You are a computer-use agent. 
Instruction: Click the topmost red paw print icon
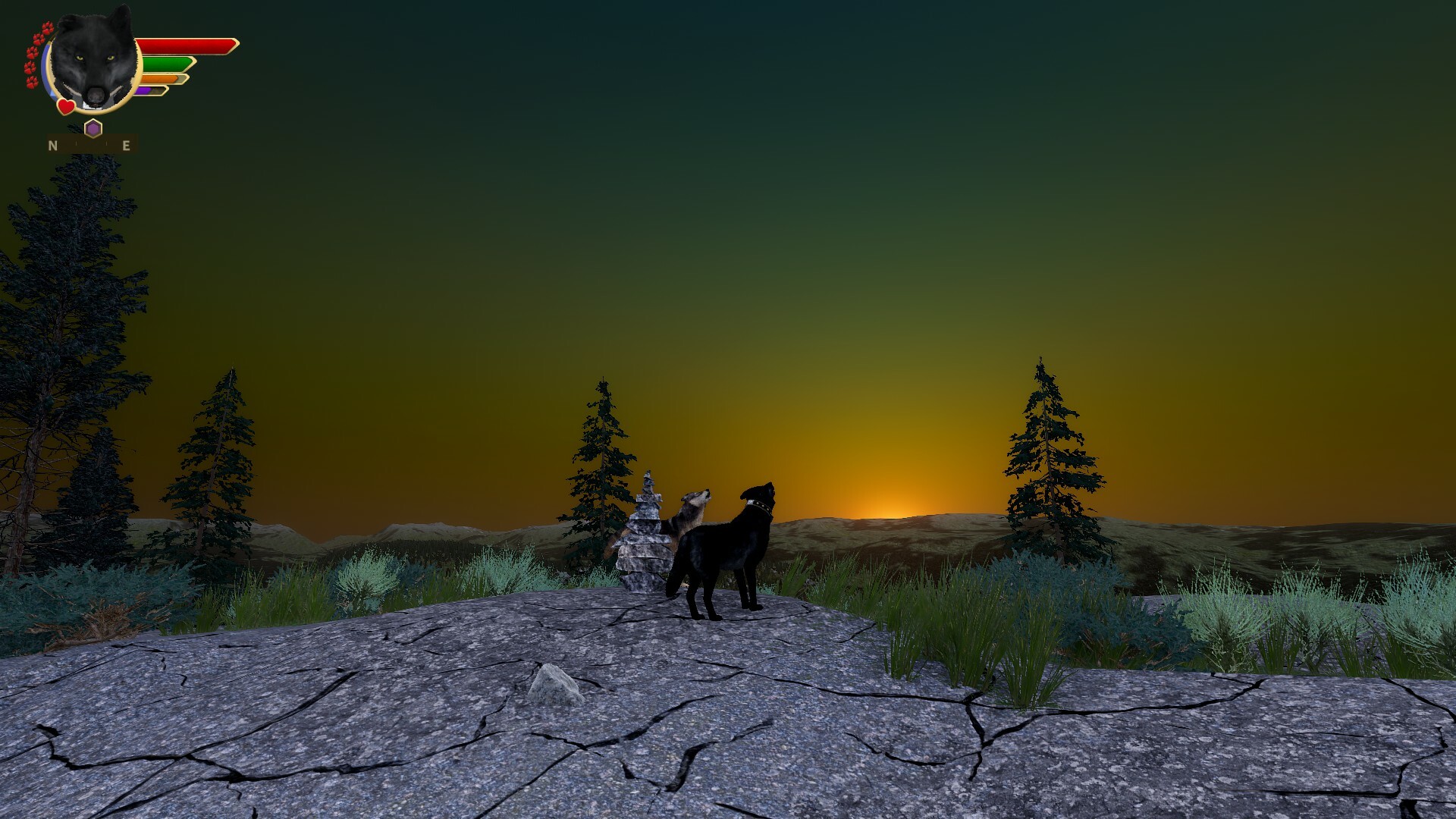point(48,29)
